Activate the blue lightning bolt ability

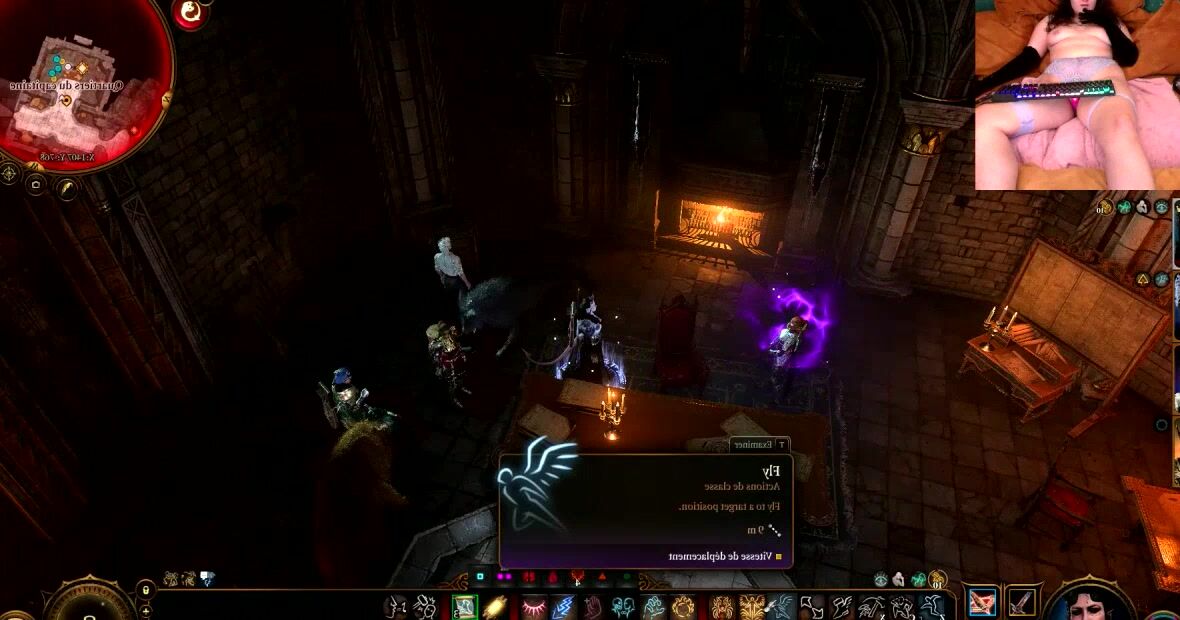[x=563, y=607]
